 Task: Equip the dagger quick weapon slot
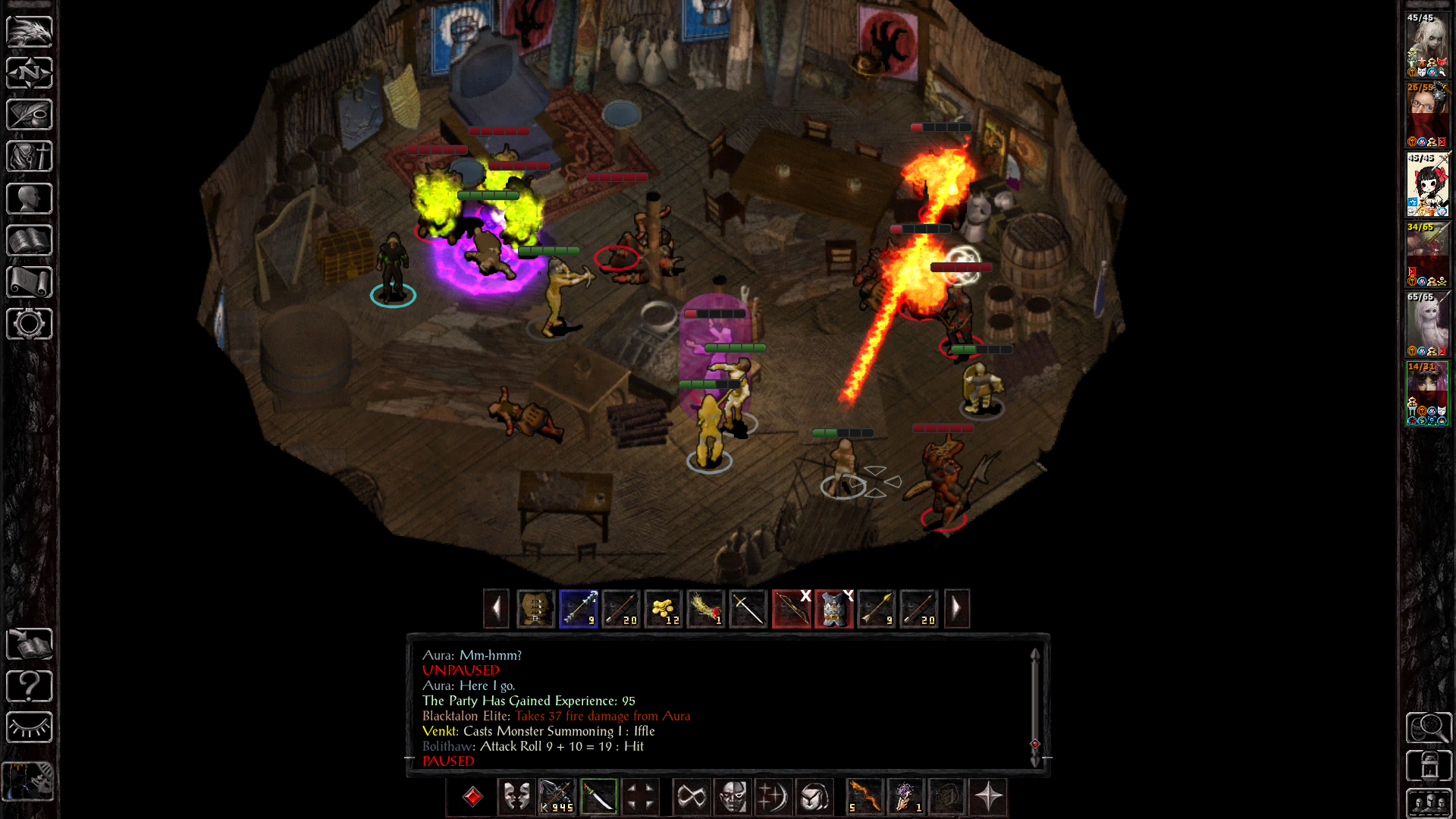tap(599, 797)
